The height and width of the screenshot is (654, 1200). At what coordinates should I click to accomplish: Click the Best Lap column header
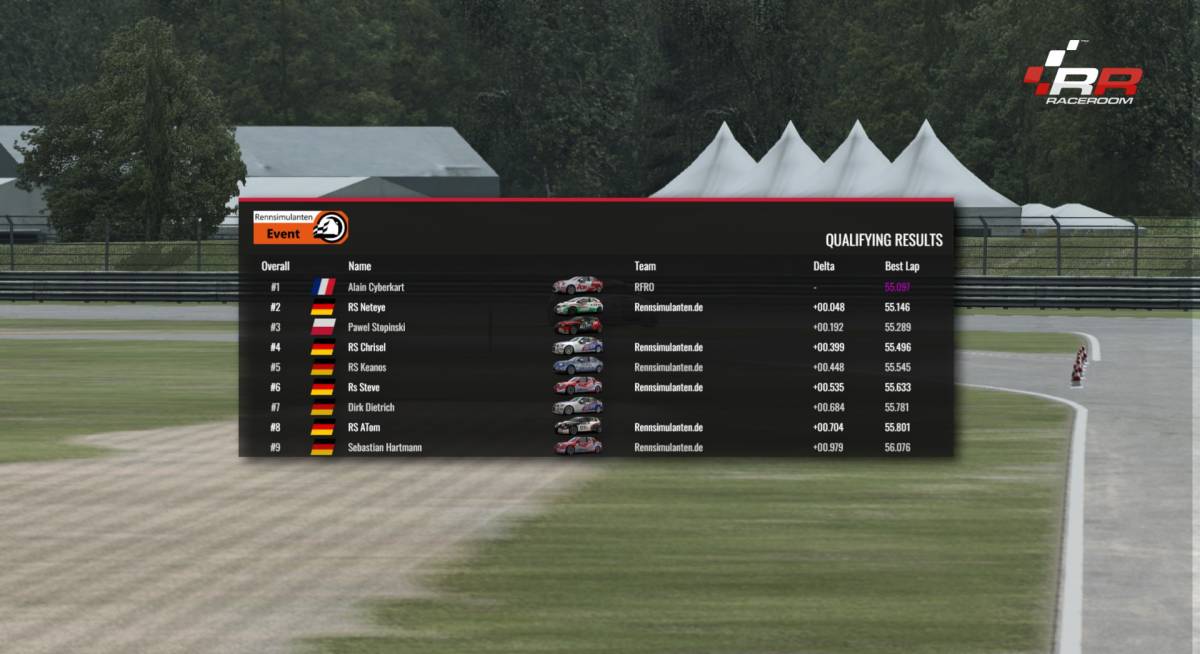(902, 266)
